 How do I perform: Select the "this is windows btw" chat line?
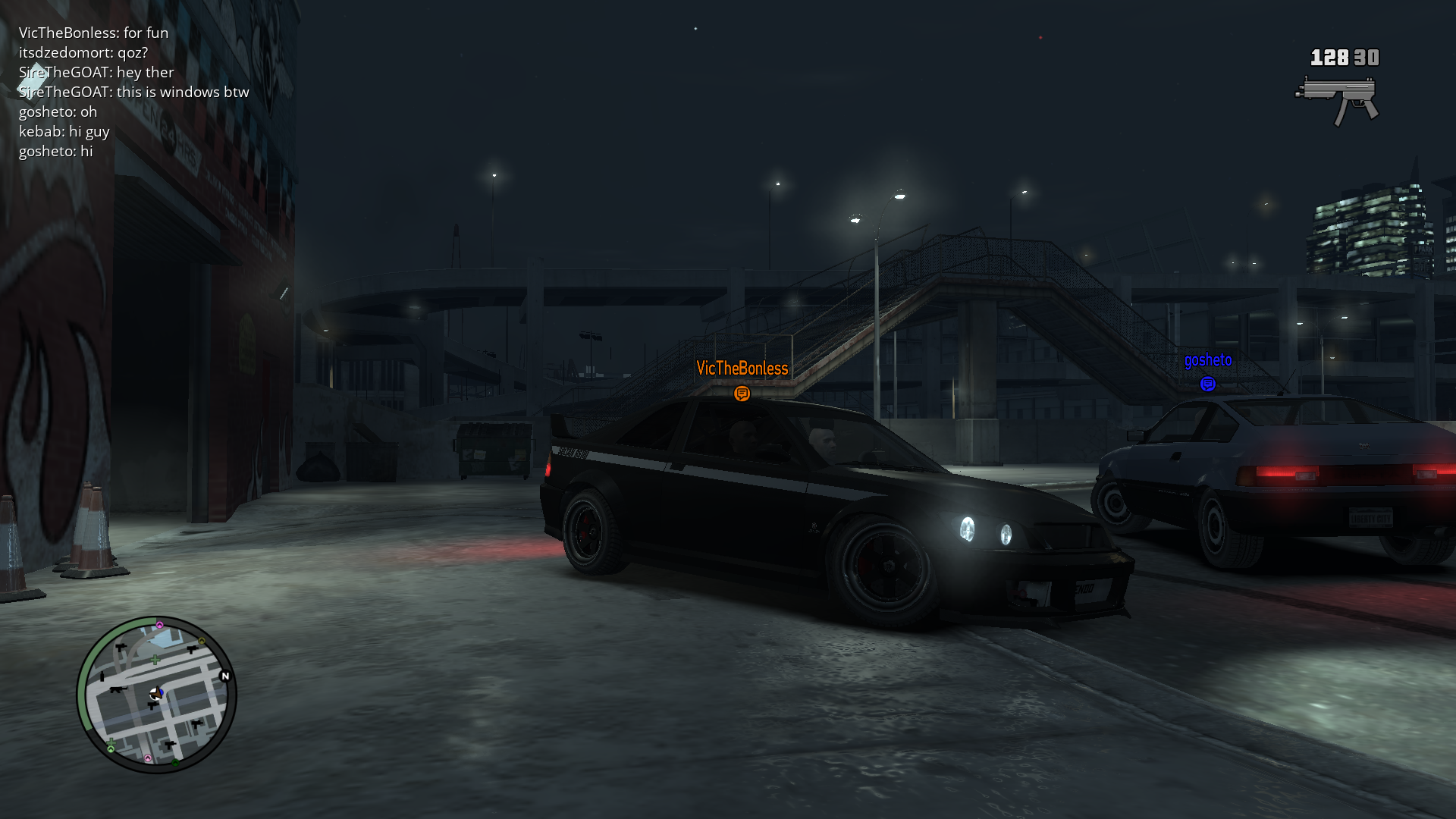pos(134,92)
